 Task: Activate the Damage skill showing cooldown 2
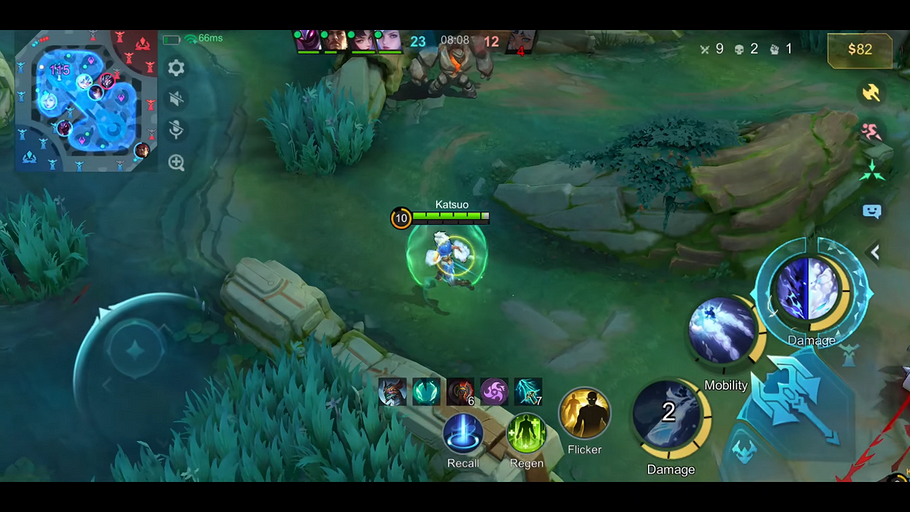tap(669, 415)
